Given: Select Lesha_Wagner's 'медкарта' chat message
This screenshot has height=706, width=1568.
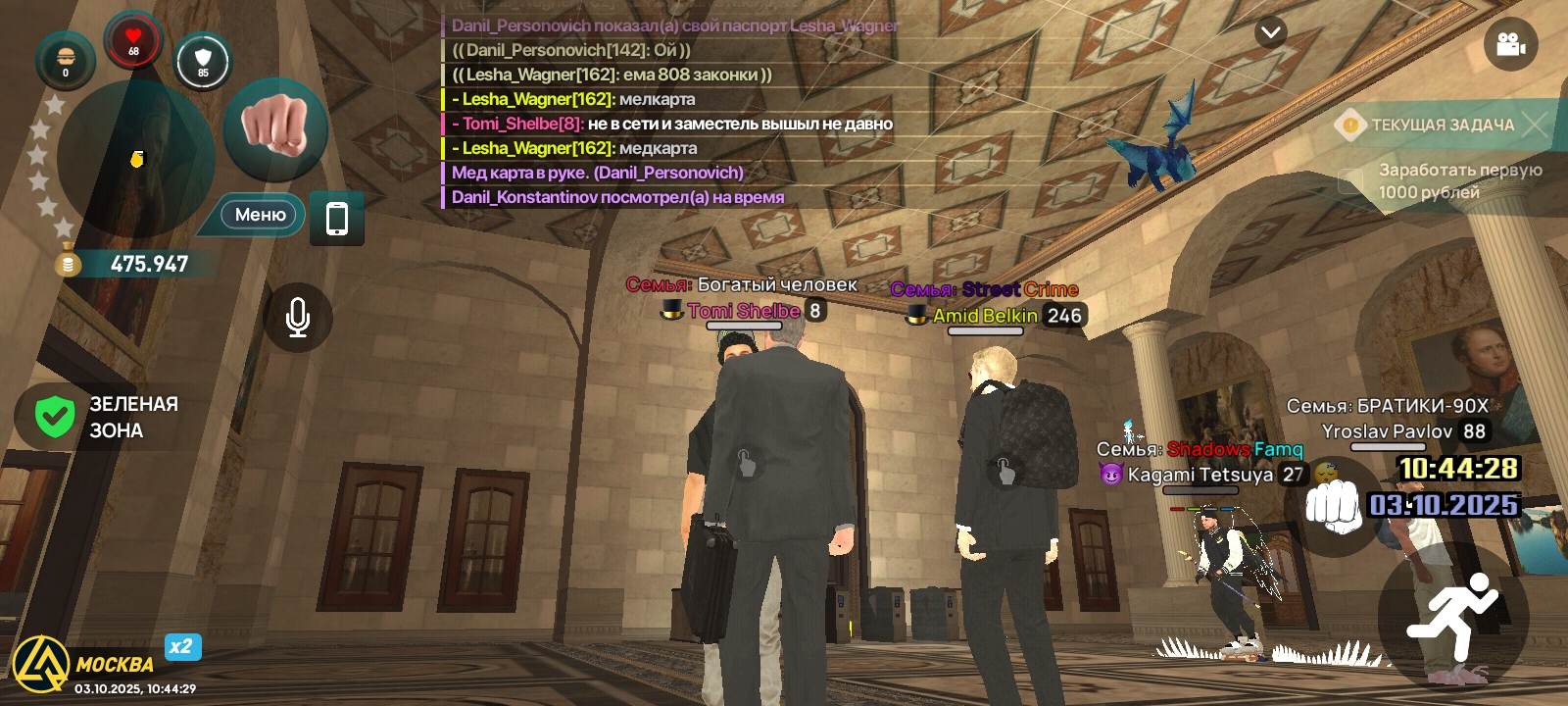Looking at the screenshot, I should 573,148.
